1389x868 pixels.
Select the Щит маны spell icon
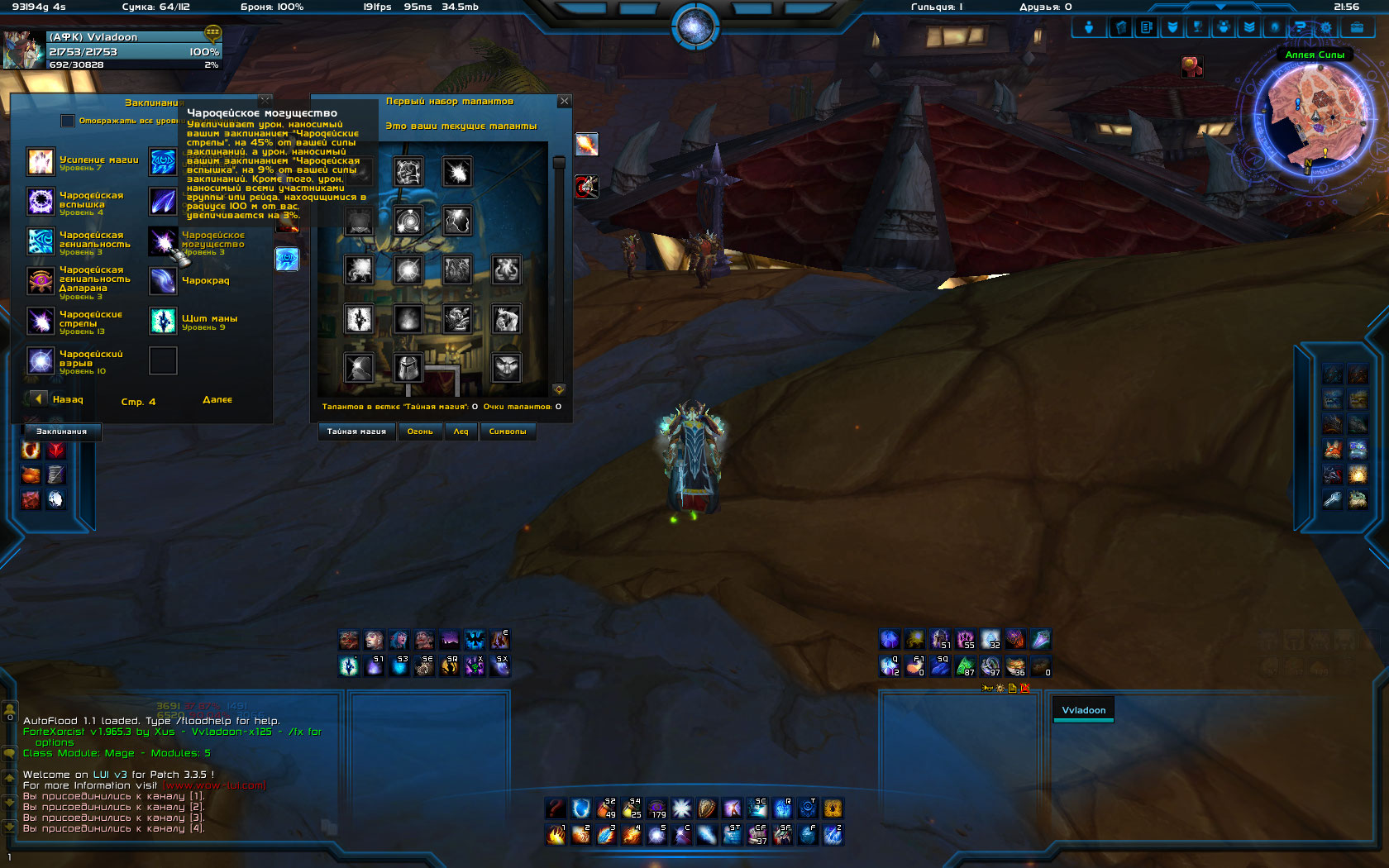pos(163,321)
